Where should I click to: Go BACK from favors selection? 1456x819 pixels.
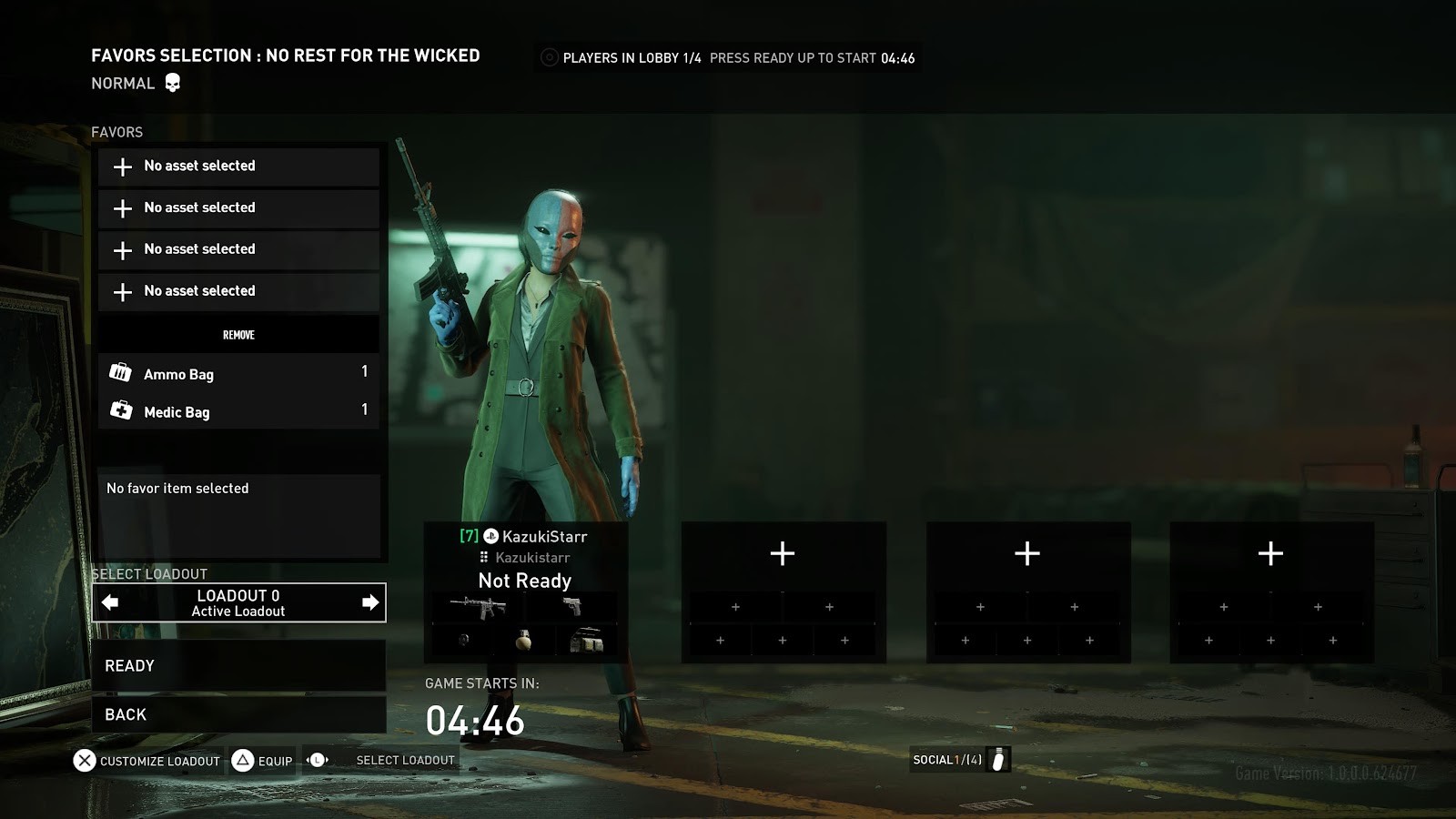coord(238,715)
